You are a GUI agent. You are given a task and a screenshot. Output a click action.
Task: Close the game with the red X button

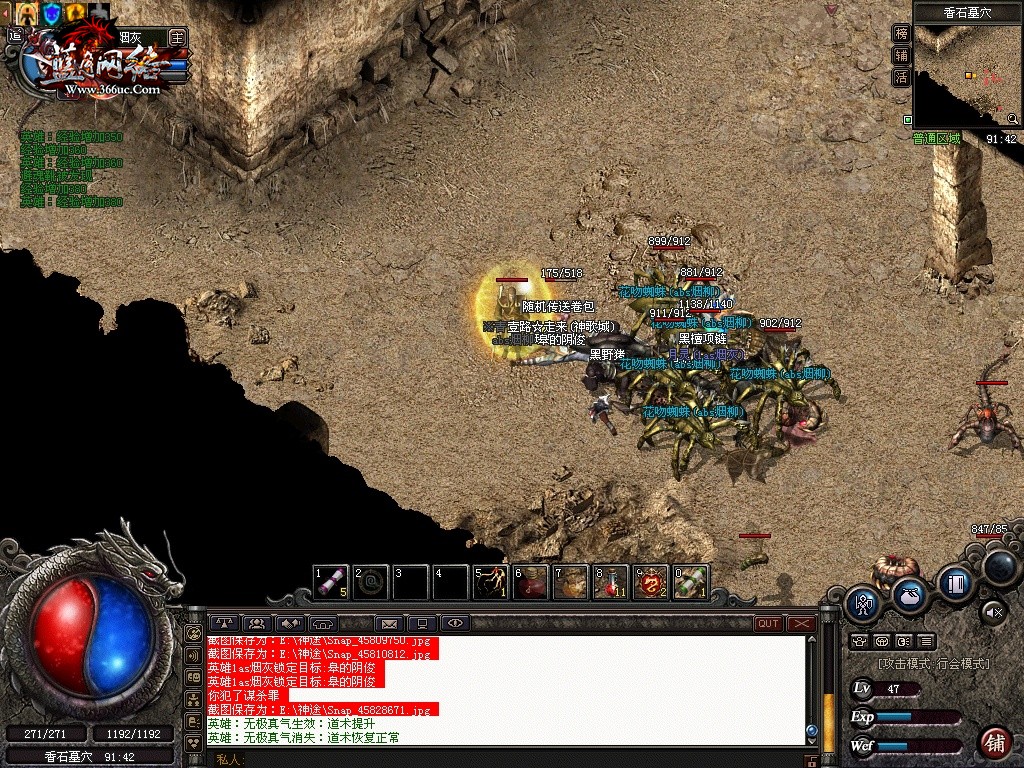tap(802, 623)
